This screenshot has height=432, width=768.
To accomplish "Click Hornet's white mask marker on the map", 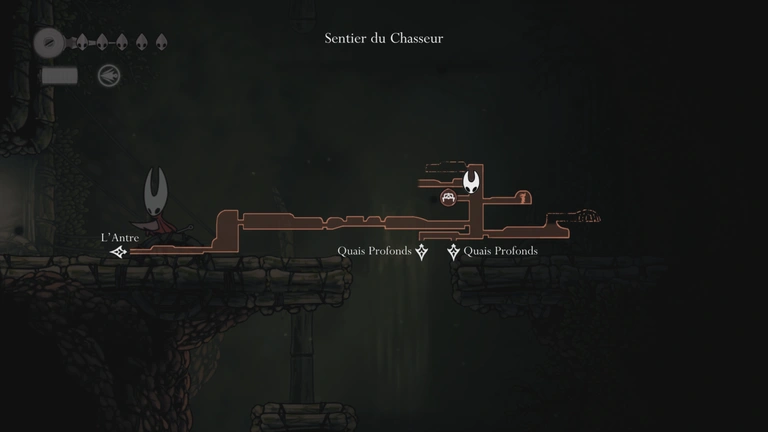I will 470,182.
